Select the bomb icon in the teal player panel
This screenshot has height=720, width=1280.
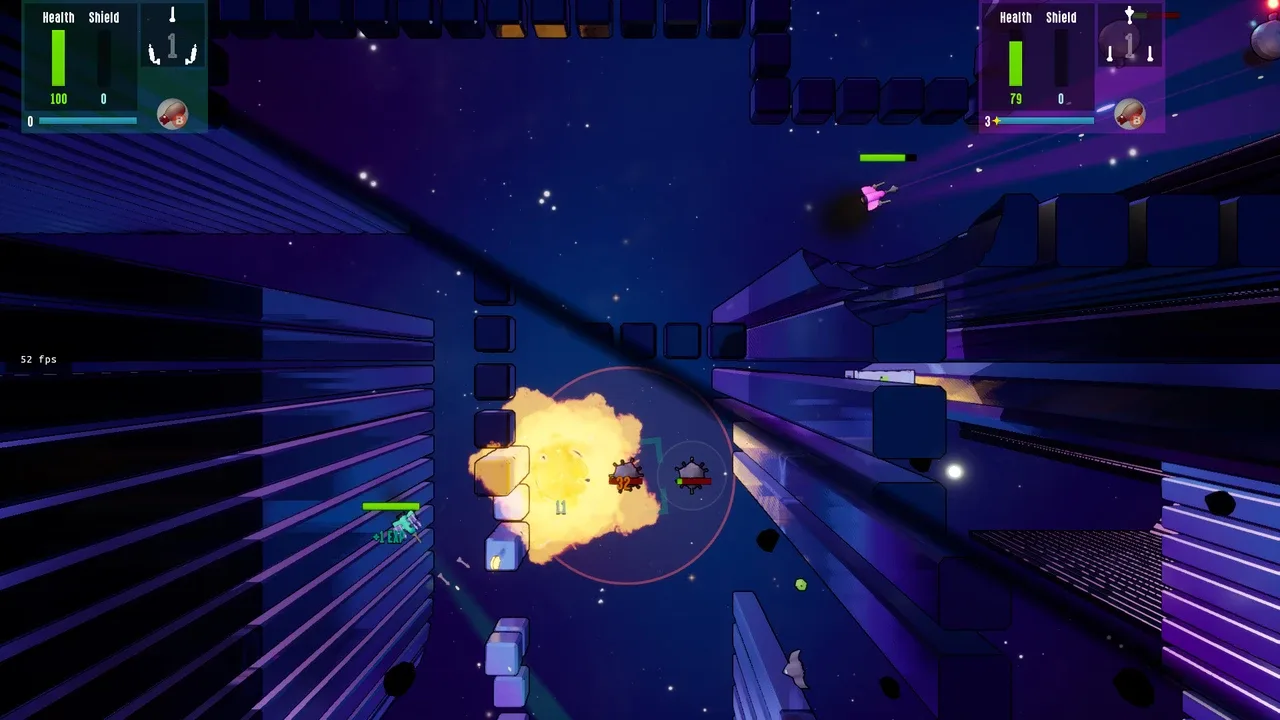coord(173,115)
